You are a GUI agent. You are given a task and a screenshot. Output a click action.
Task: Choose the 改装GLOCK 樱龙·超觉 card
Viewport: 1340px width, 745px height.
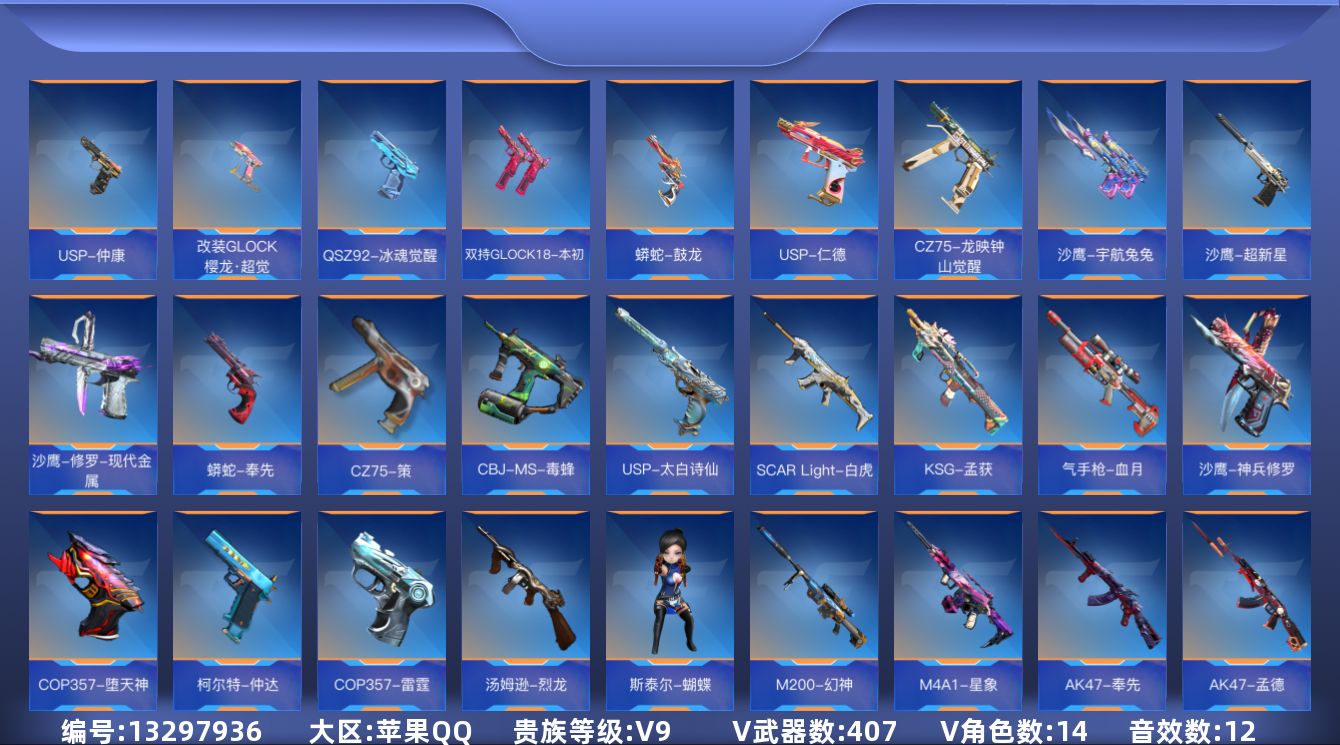point(237,179)
